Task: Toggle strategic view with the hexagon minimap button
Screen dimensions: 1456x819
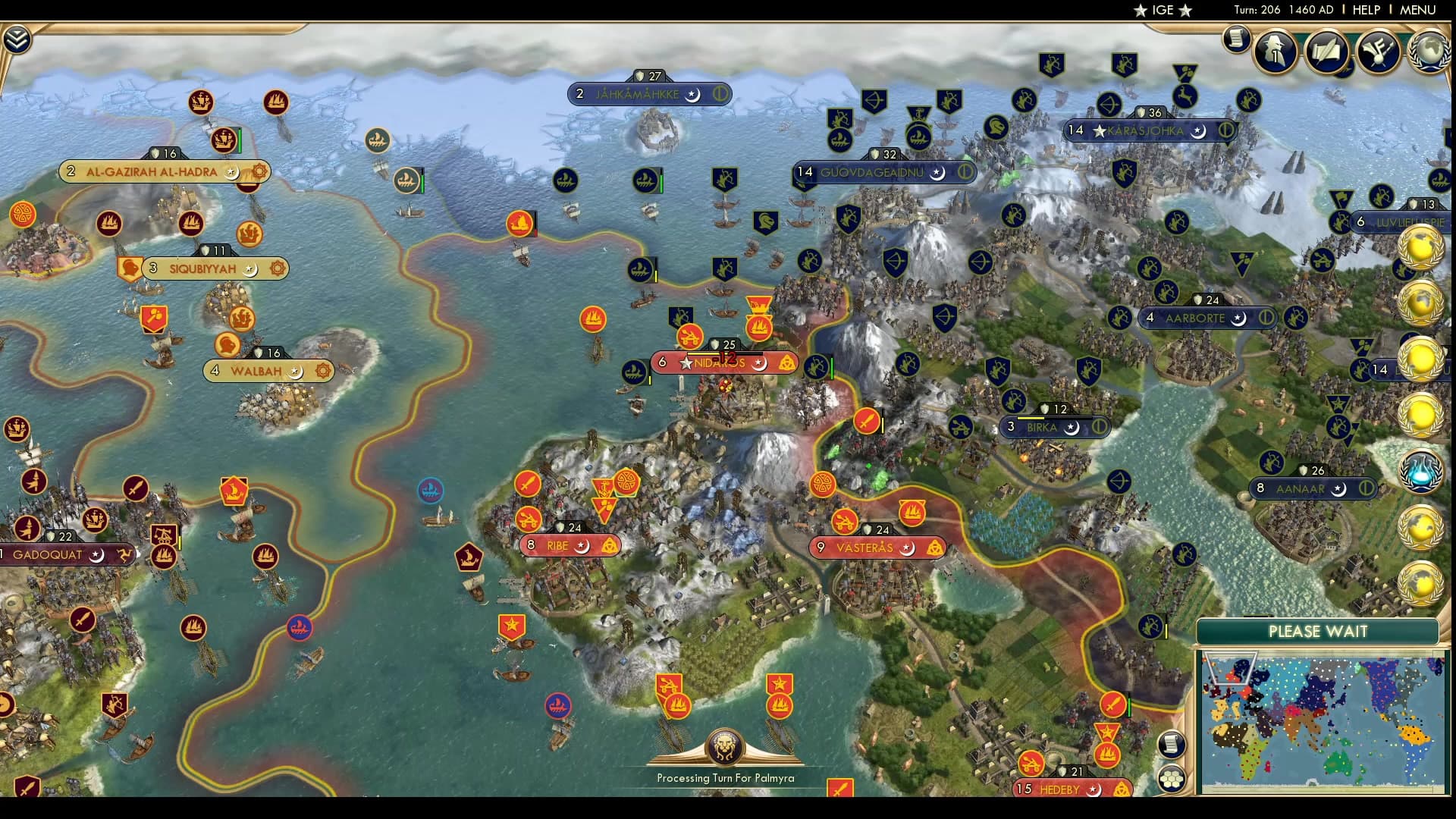Action: pyautogui.click(x=1172, y=777)
